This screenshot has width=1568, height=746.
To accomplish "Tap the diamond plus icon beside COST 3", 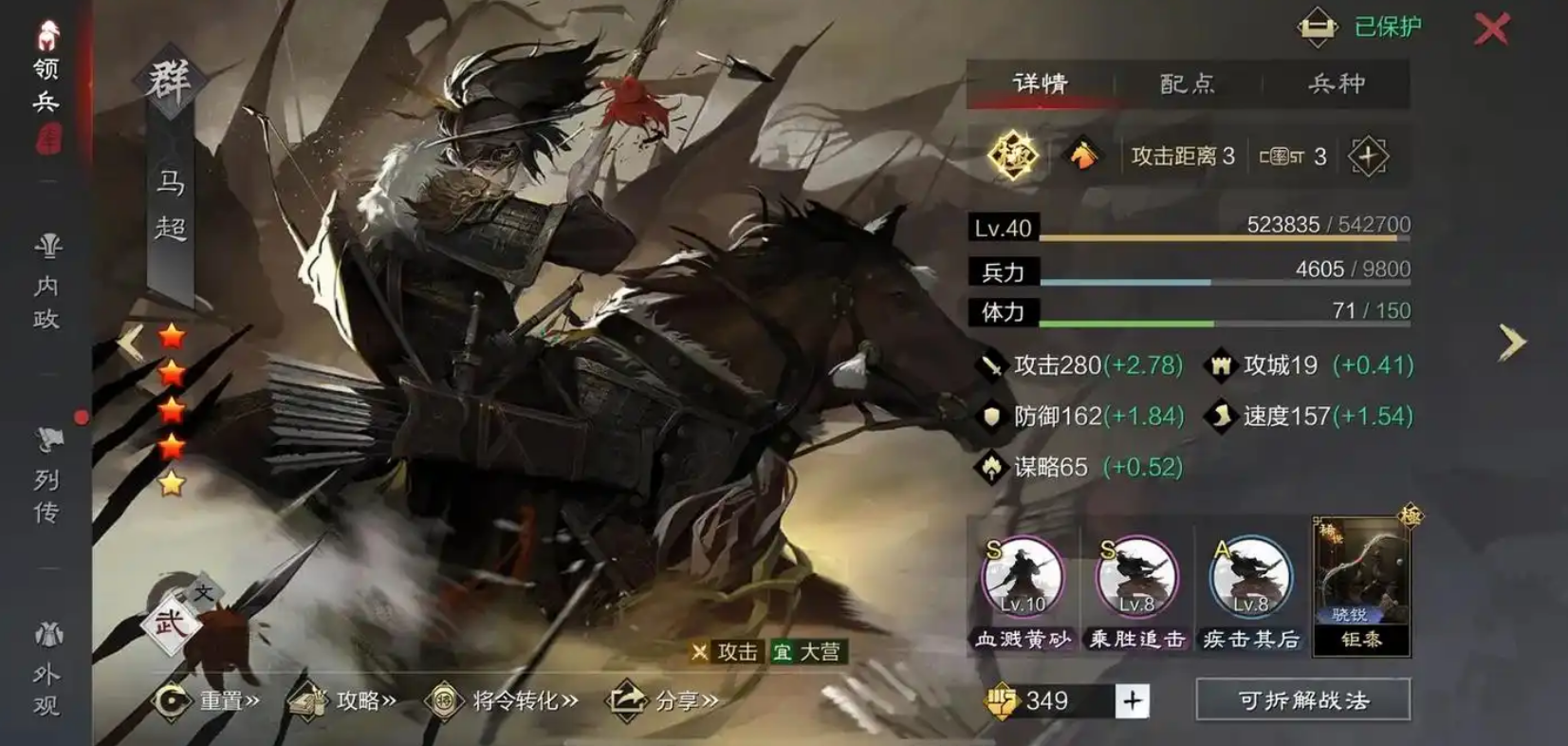I will click(x=1369, y=155).
